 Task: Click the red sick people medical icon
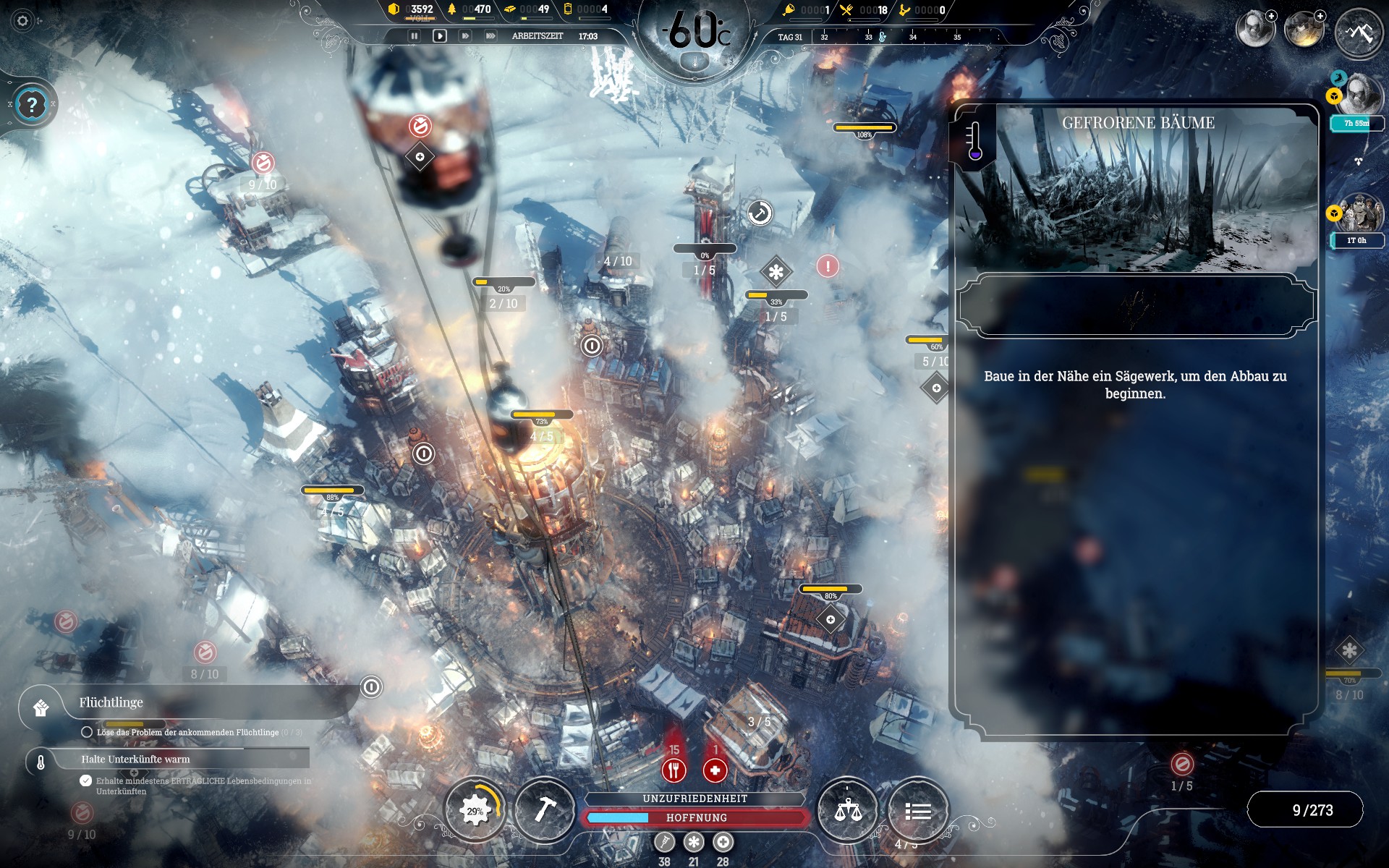[x=715, y=770]
